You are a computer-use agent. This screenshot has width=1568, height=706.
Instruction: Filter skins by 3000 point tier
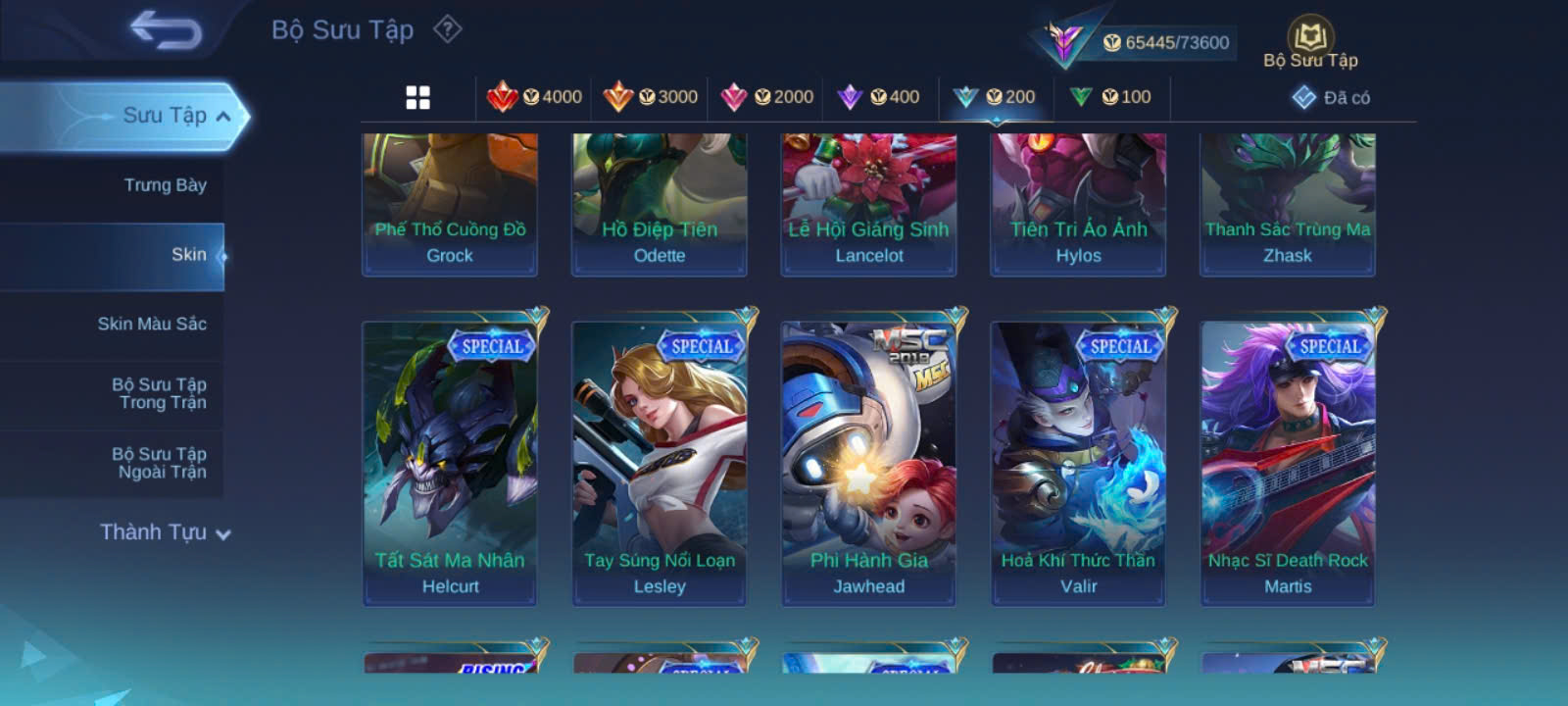651,97
